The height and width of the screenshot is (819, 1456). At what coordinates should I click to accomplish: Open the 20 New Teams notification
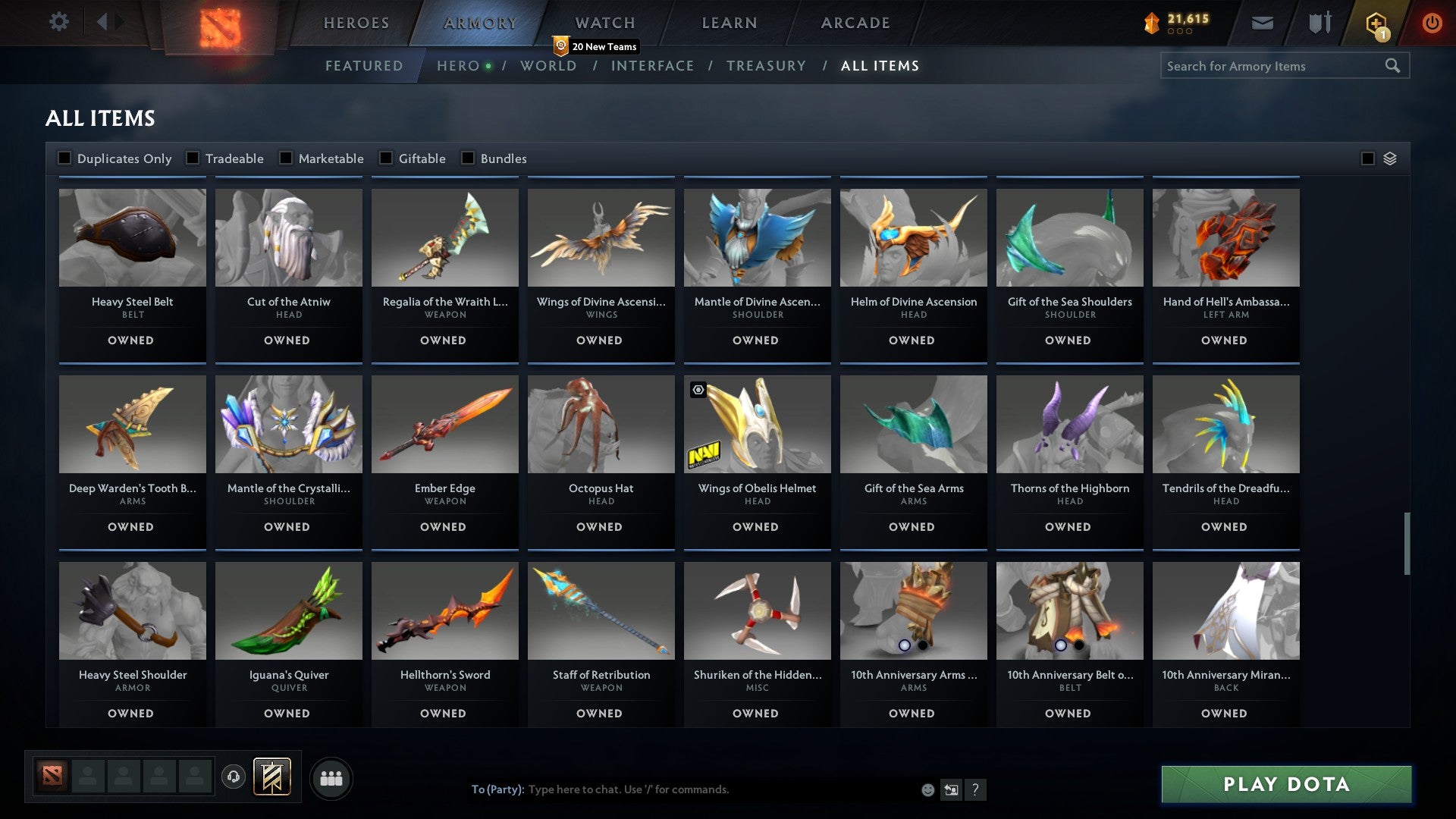(598, 46)
